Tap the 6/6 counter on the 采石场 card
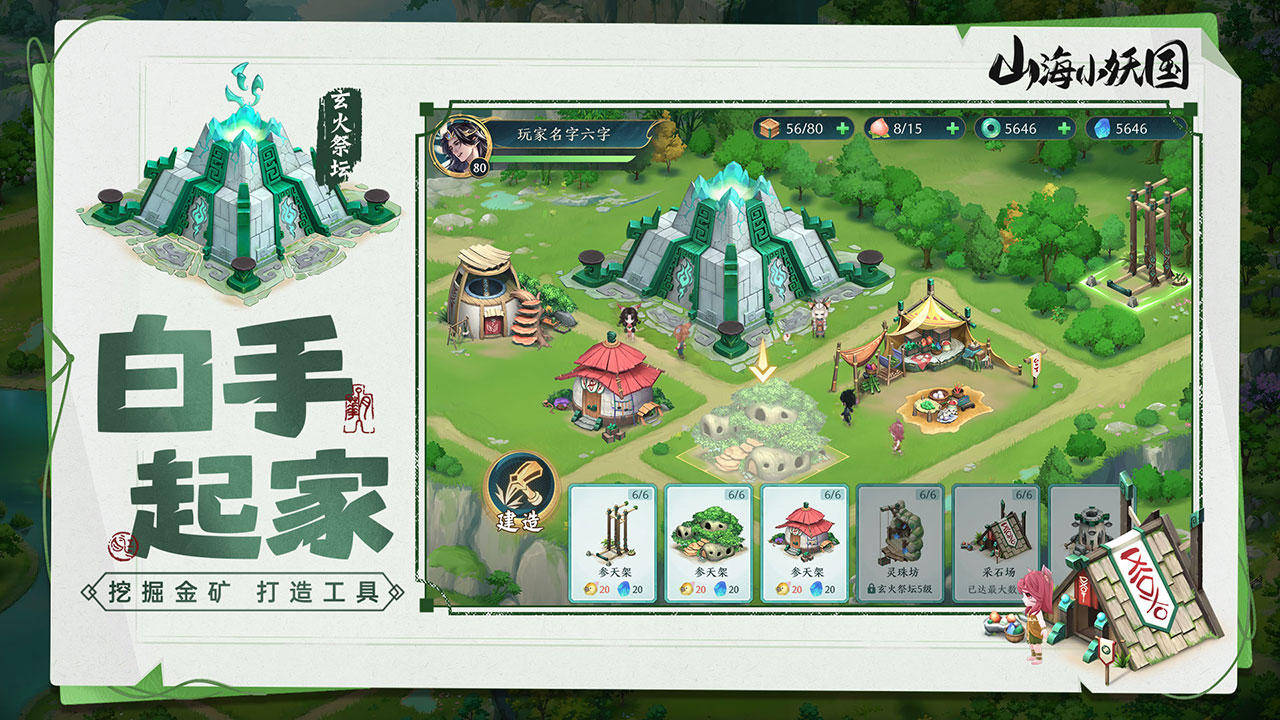 pyautogui.click(x=1022, y=495)
